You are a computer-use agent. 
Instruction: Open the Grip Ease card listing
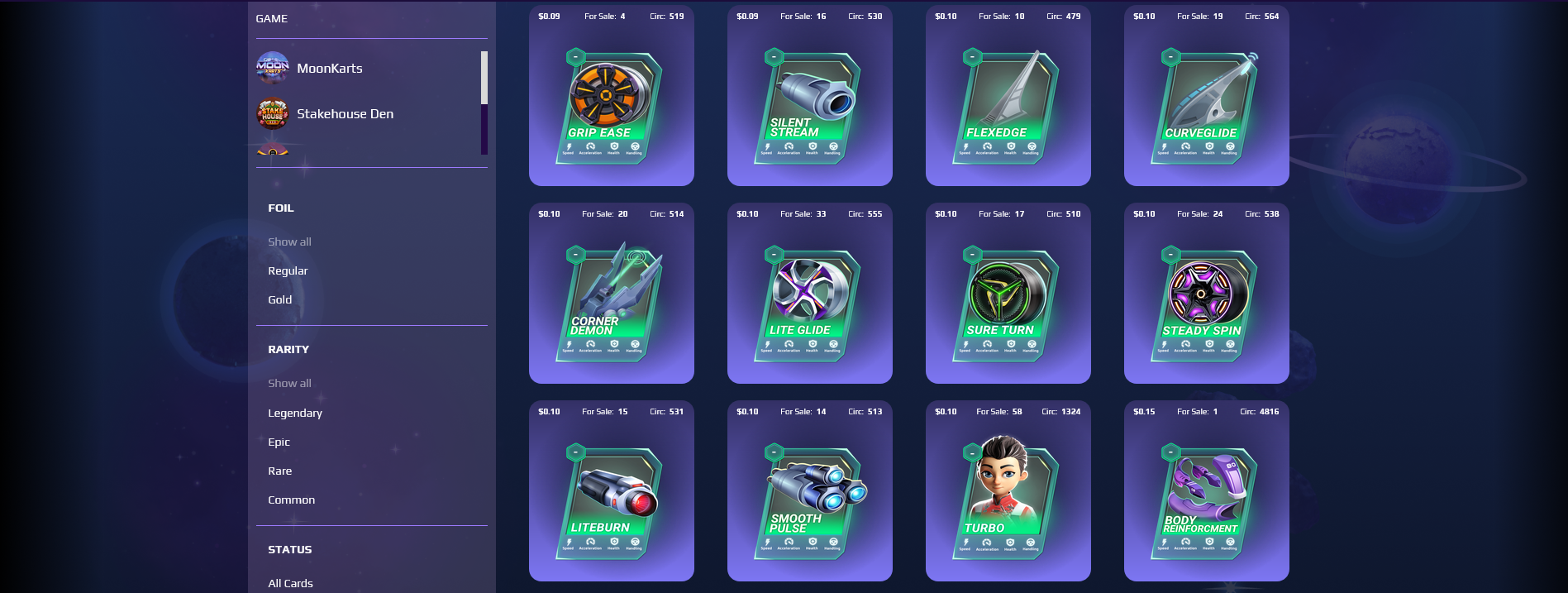[611, 103]
